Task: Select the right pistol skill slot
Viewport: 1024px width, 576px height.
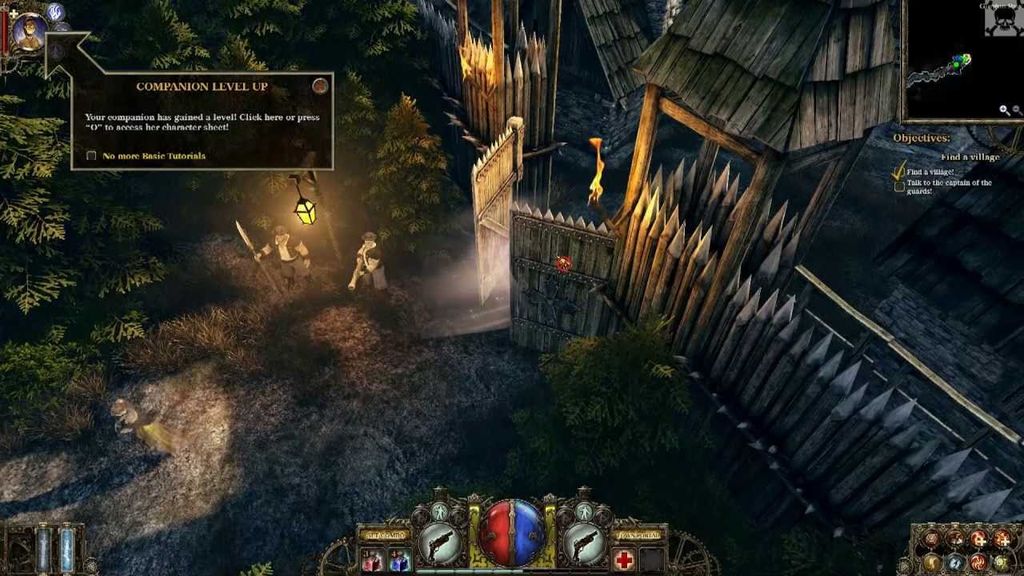Action: pyautogui.click(x=585, y=544)
